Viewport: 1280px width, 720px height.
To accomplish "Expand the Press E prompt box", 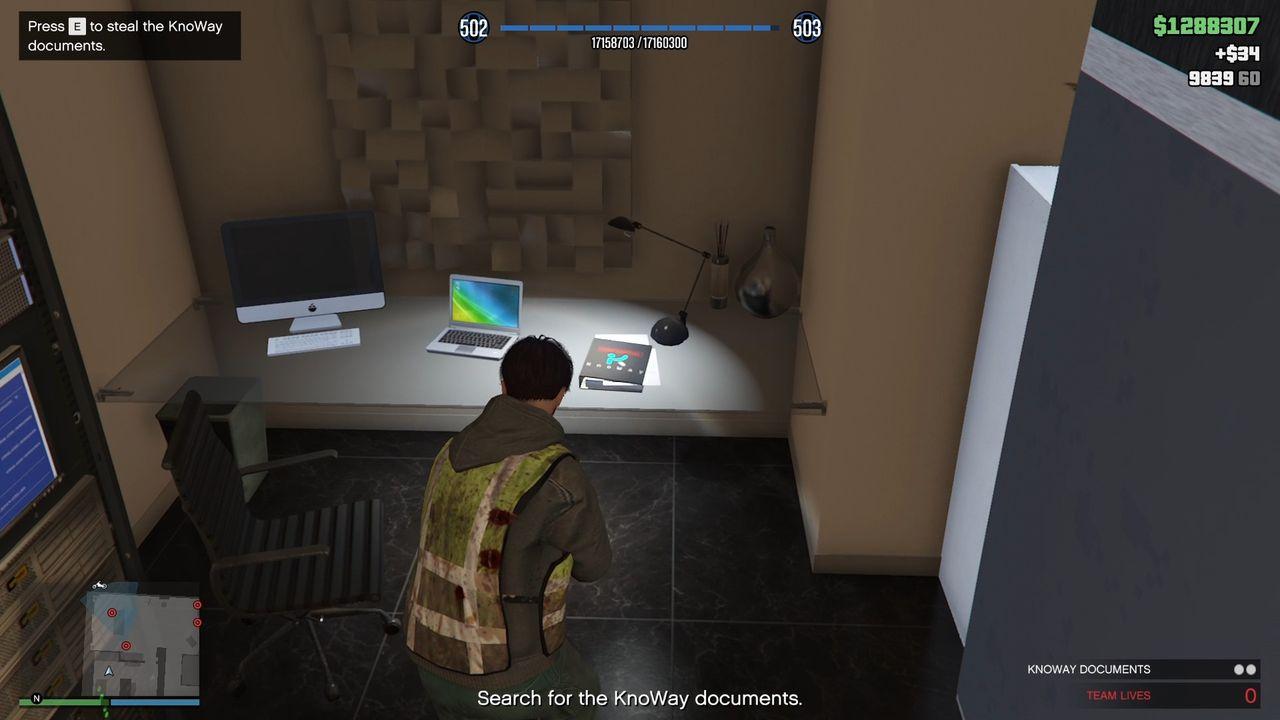I will (x=128, y=35).
